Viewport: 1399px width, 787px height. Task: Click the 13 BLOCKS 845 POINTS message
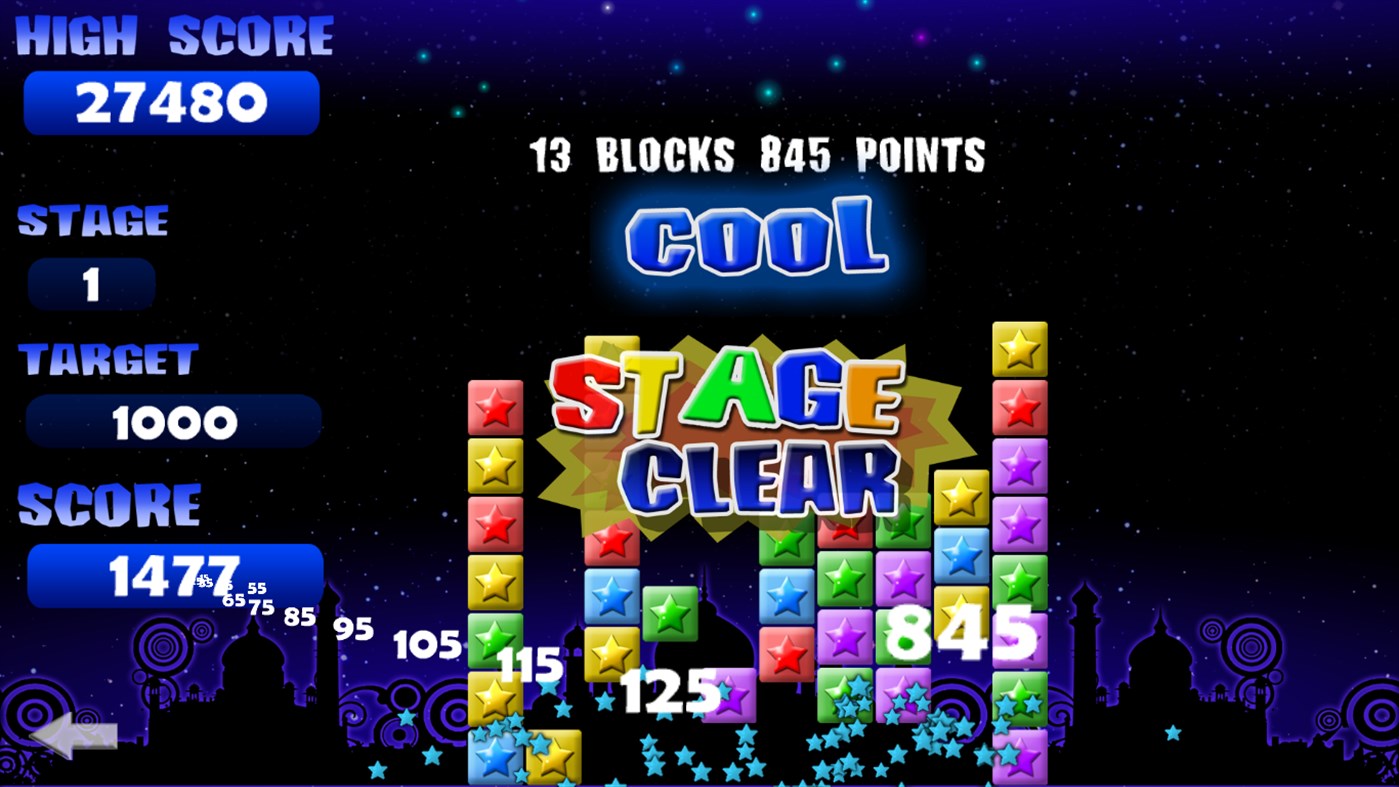click(756, 155)
